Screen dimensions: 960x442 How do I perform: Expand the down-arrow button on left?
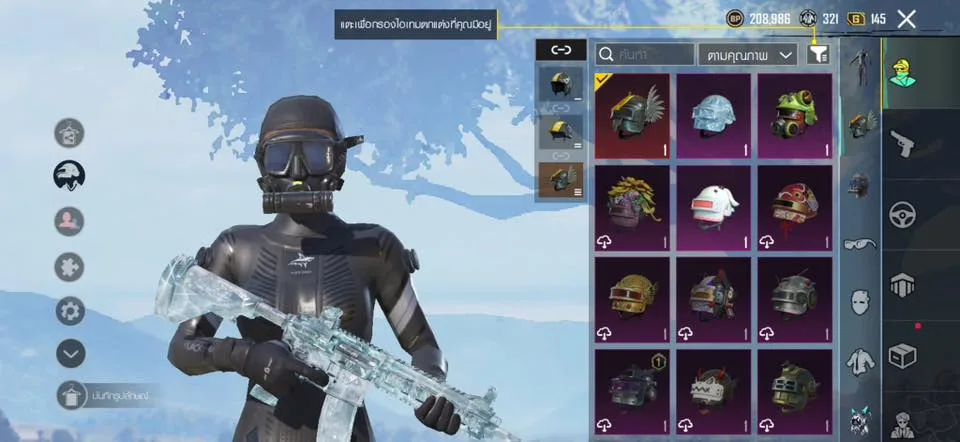[70, 353]
